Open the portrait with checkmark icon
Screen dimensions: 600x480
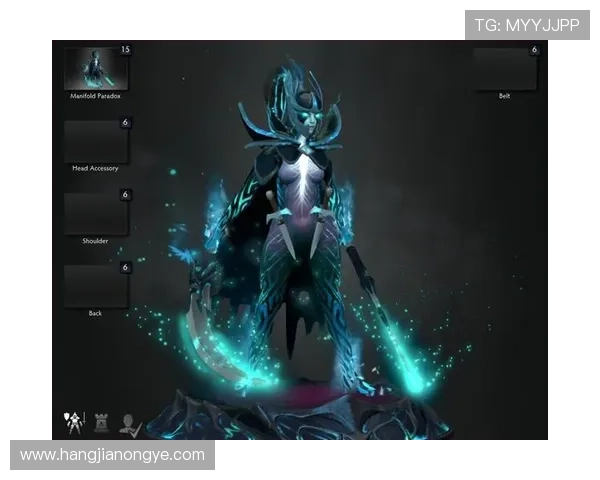point(130,424)
